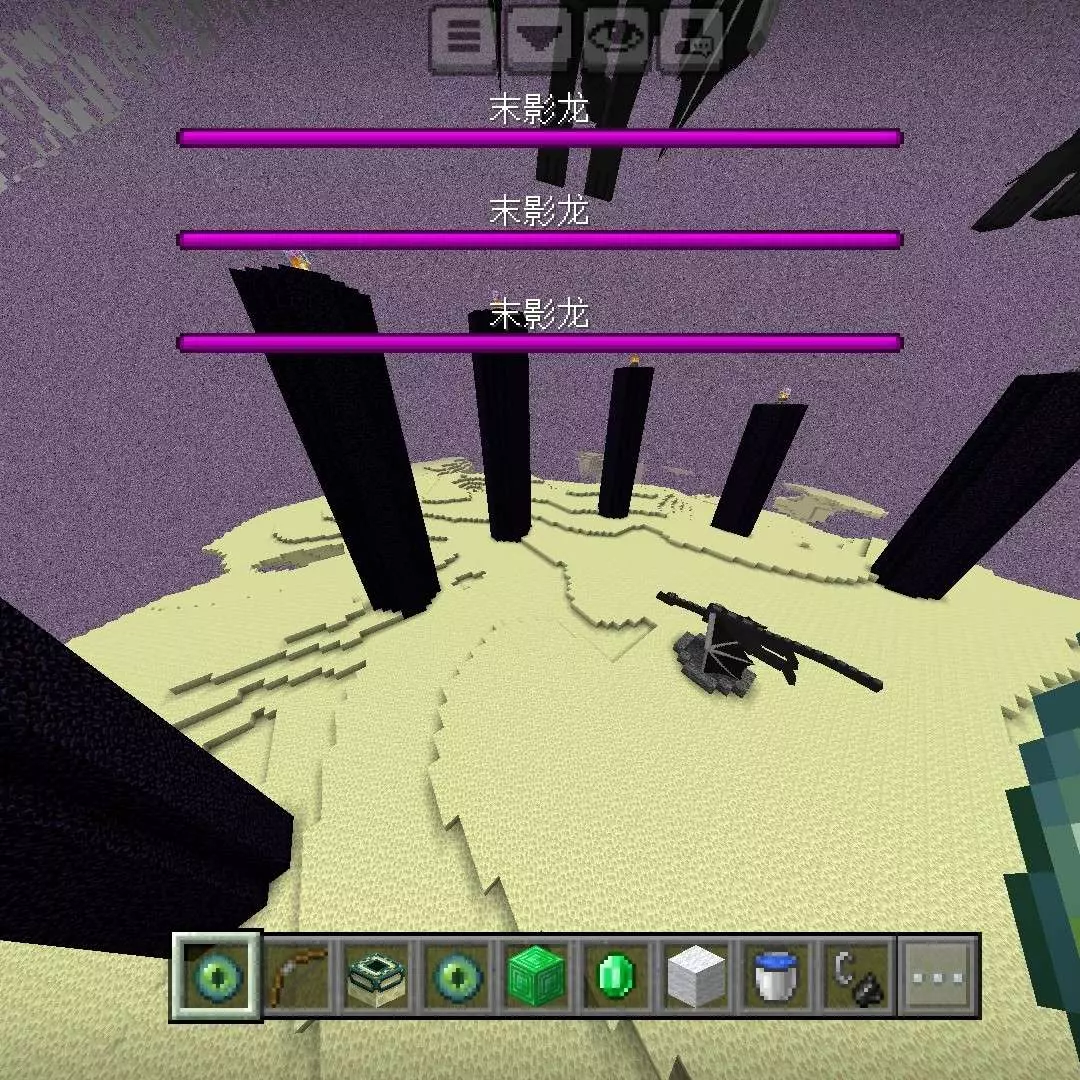Choose the eye of ender beside emerald block
Screen dimensions: 1080x1080
tap(457, 975)
